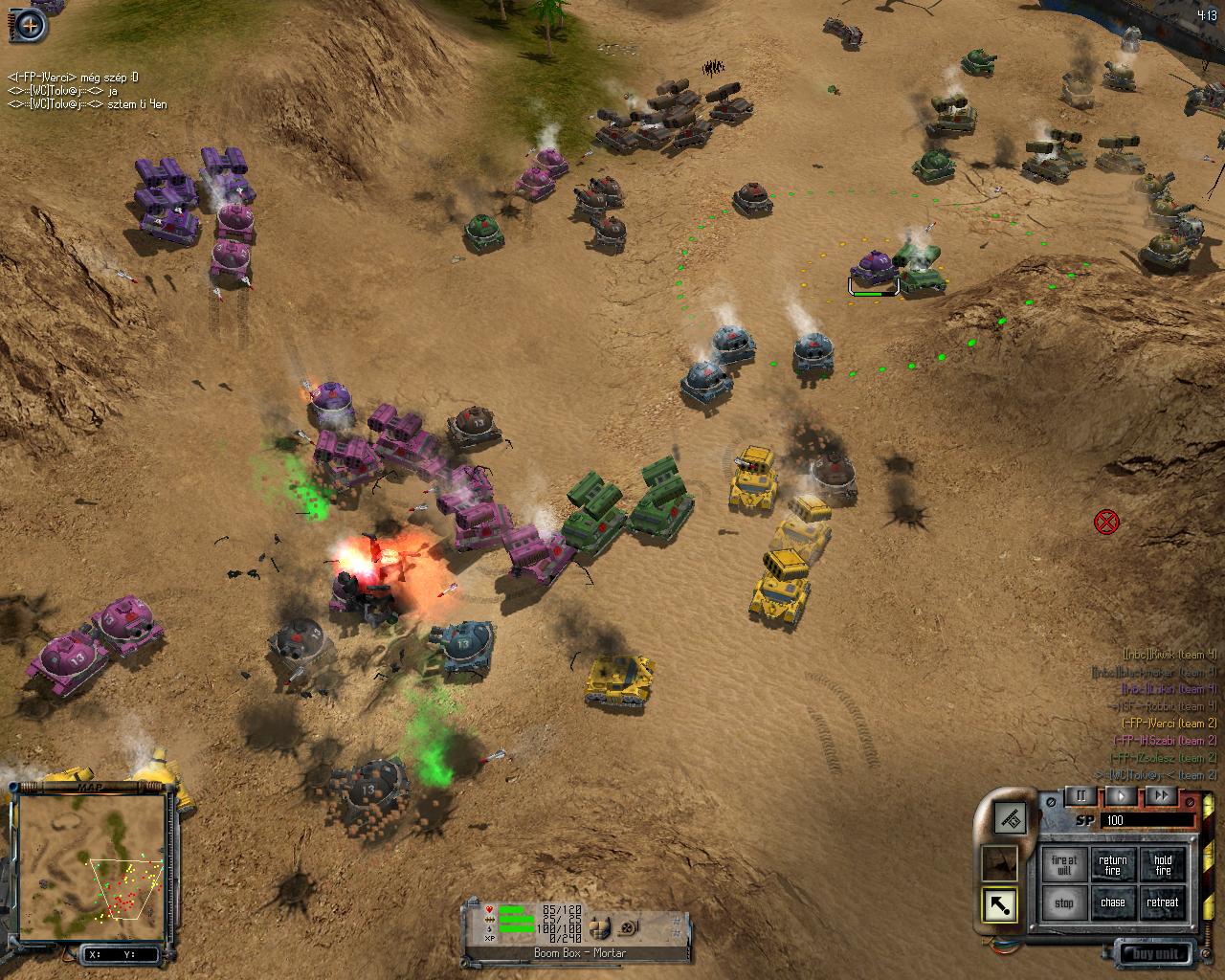Select the arrow cursor mode icon
The image size is (1225, 980).
(x=1000, y=905)
